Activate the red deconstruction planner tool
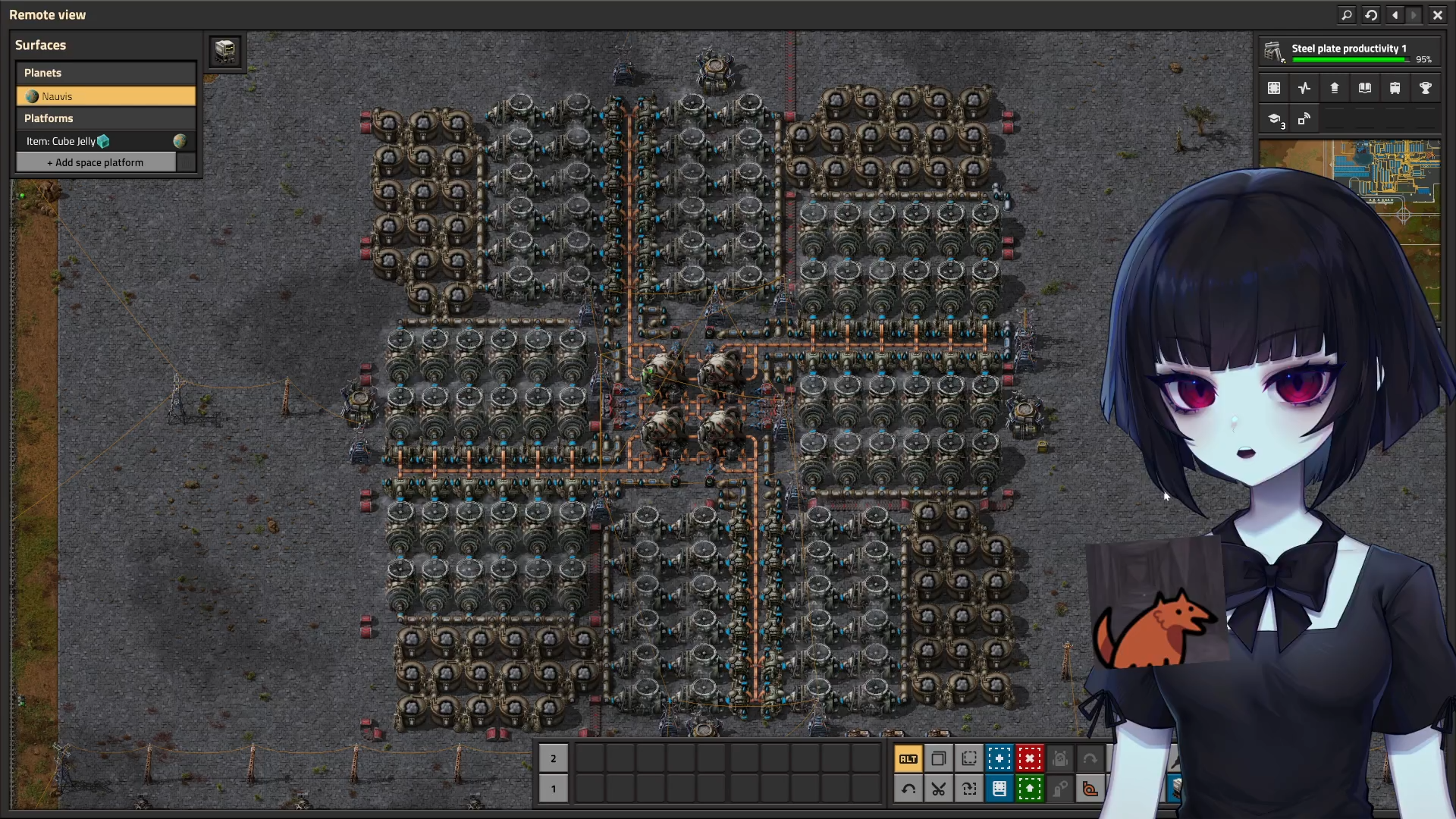1456x819 pixels. (x=1030, y=758)
